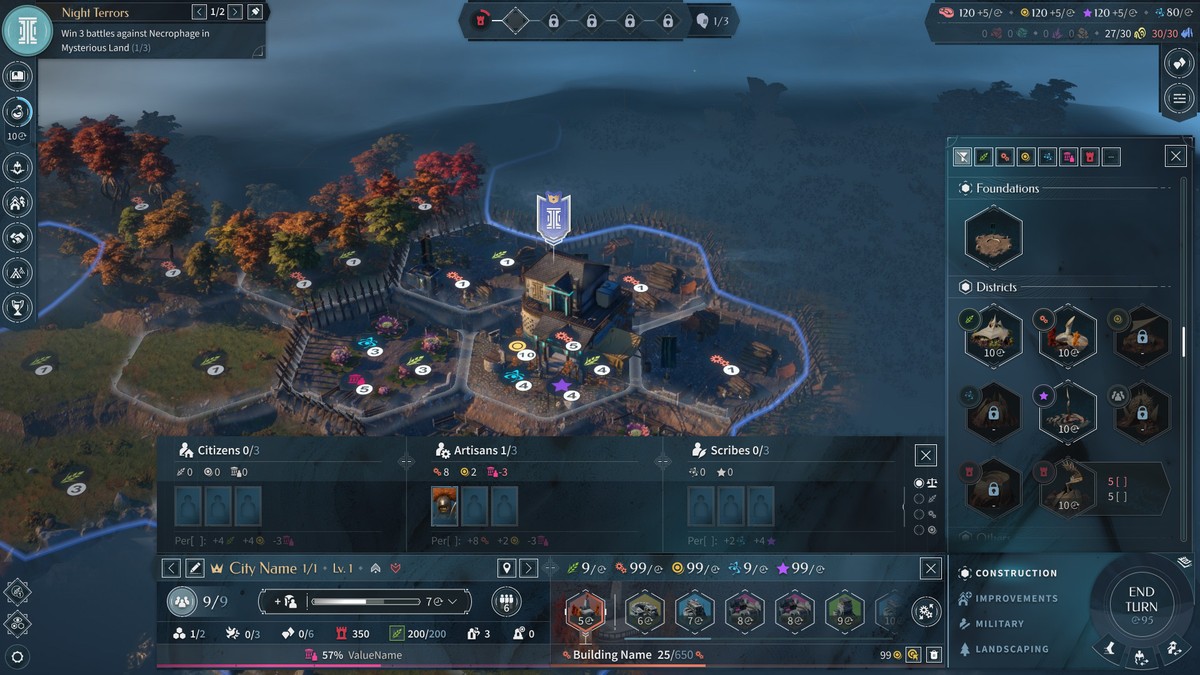Select the Military tab
This screenshot has width=1200, height=675.
click(x=998, y=623)
